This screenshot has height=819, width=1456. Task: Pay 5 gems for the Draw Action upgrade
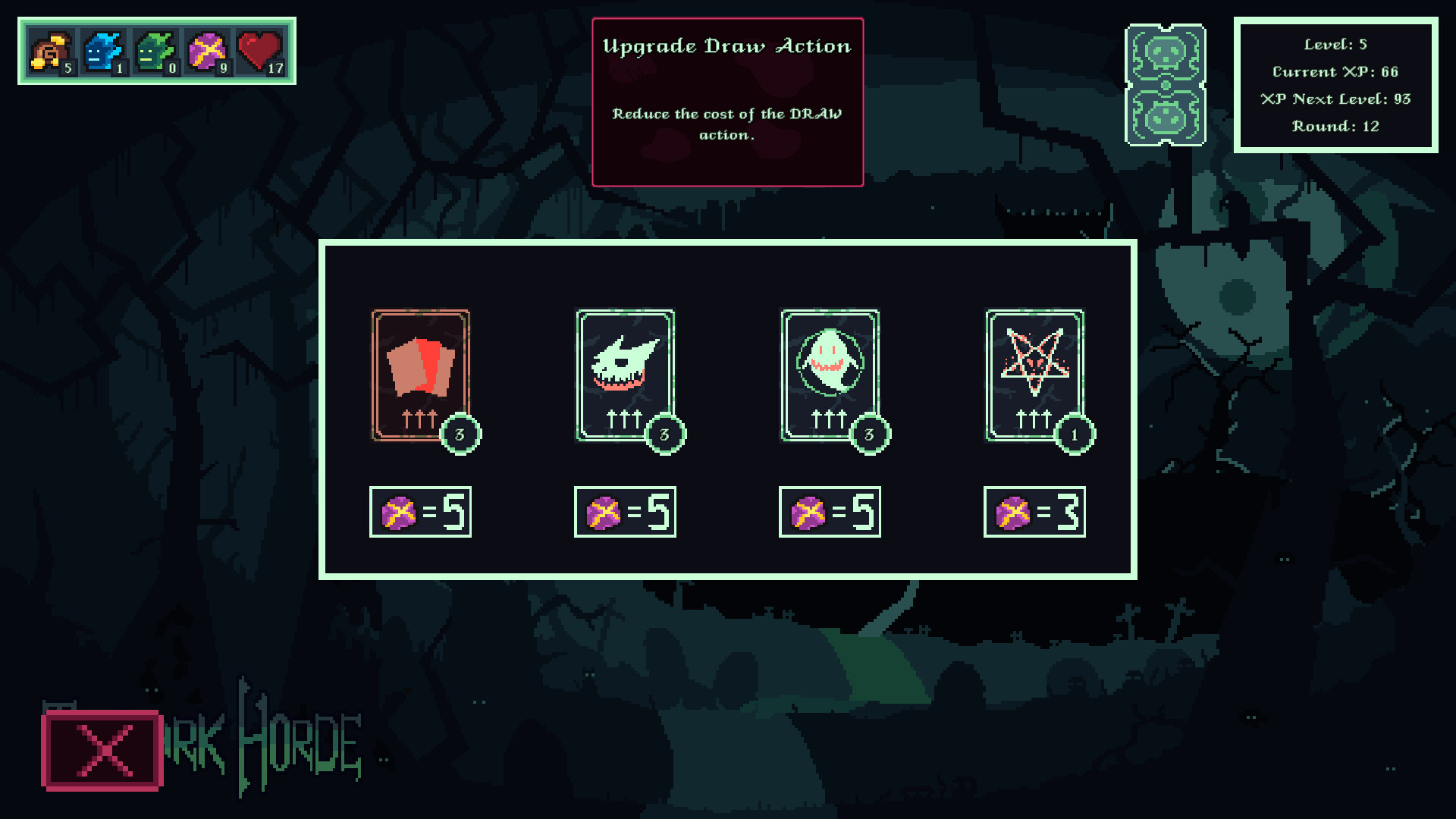(420, 511)
